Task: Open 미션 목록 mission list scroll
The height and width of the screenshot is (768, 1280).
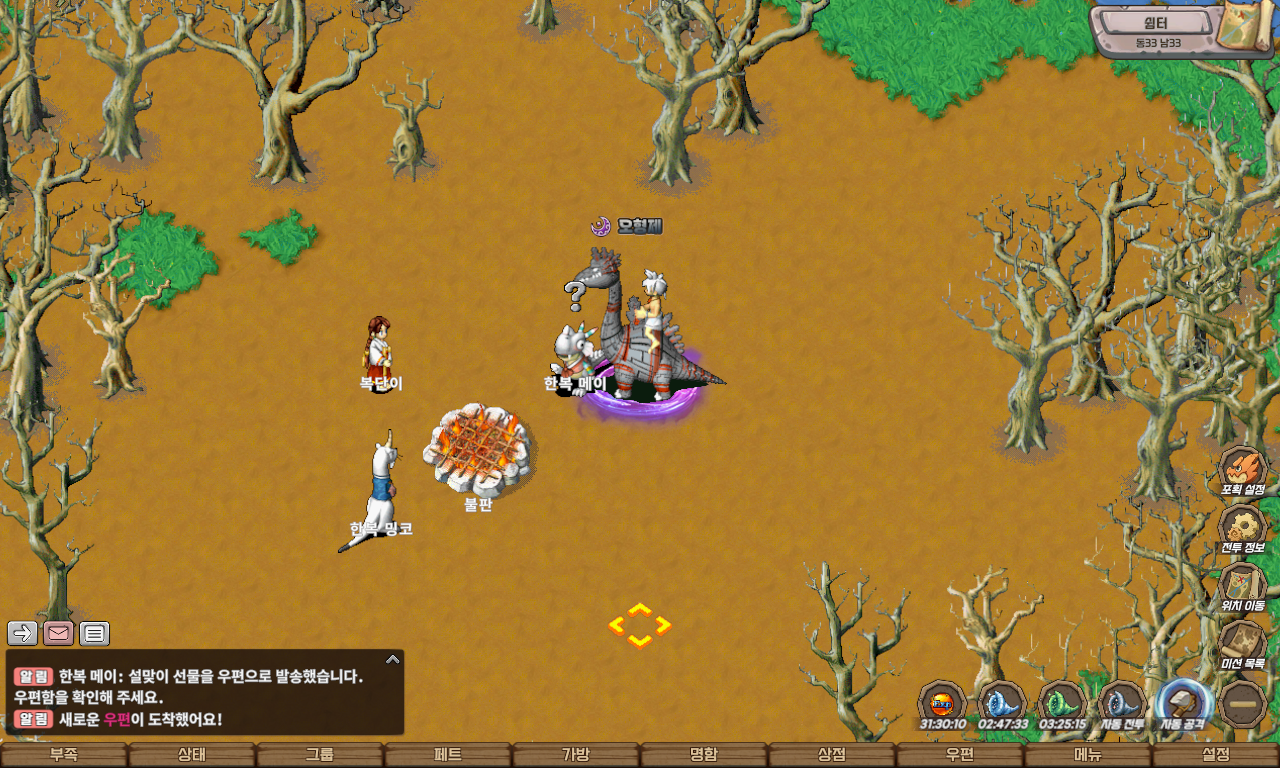Action: [1243, 644]
